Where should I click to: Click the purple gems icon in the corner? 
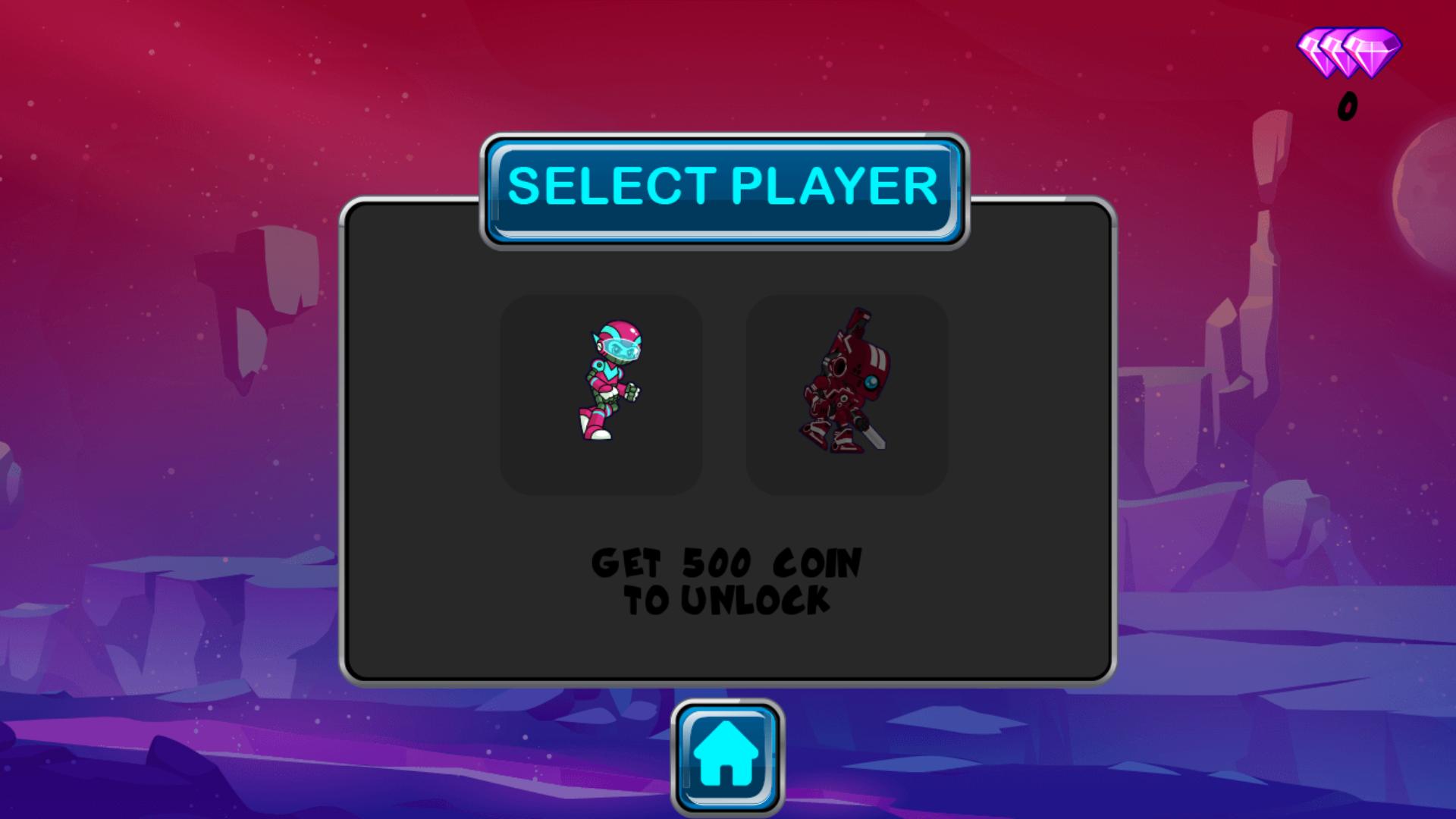pyautogui.click(x=1346, y=53)
